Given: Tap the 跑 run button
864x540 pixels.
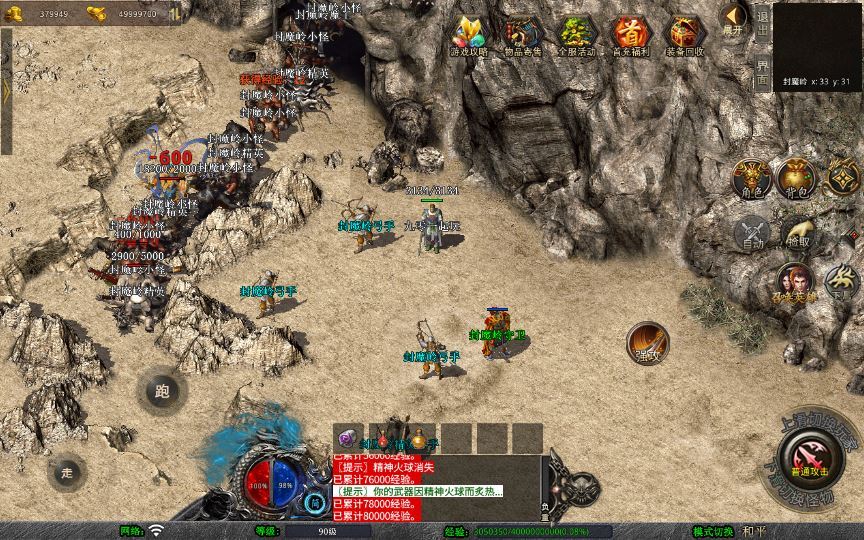Looking at the screenshot, I should point(160,391).
